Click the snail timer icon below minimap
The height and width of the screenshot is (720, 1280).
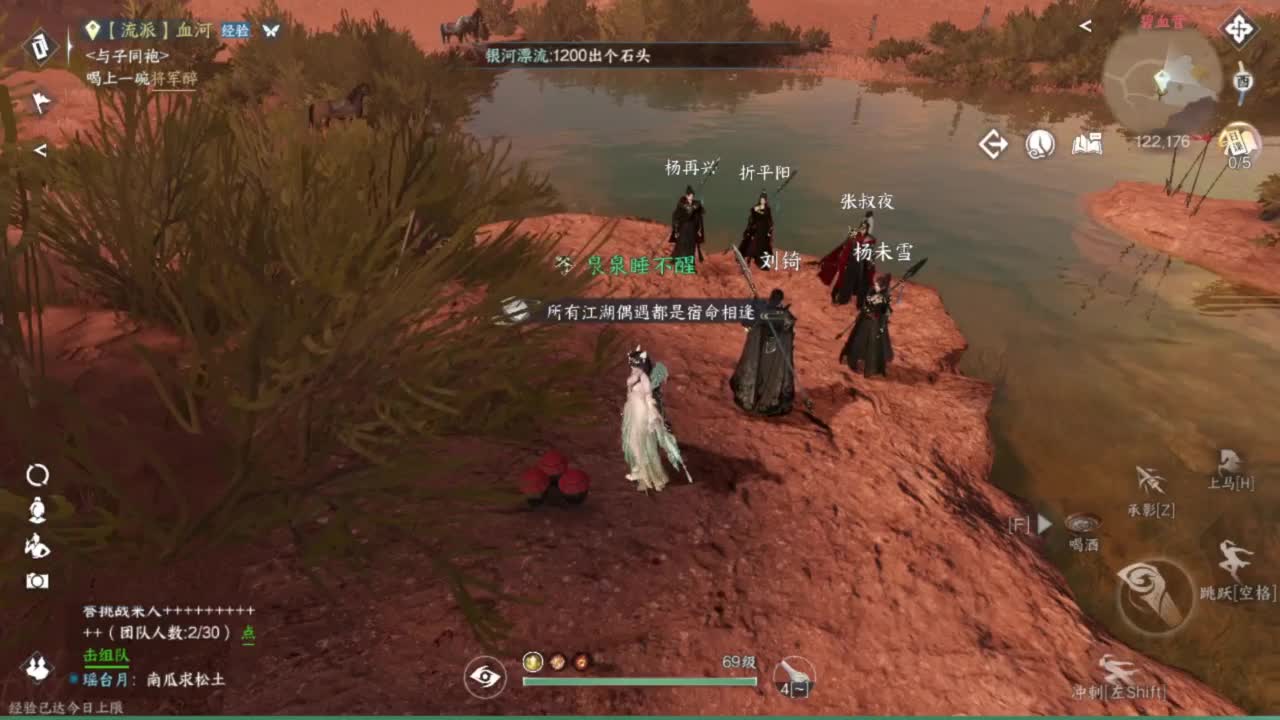coord(1040,145)
